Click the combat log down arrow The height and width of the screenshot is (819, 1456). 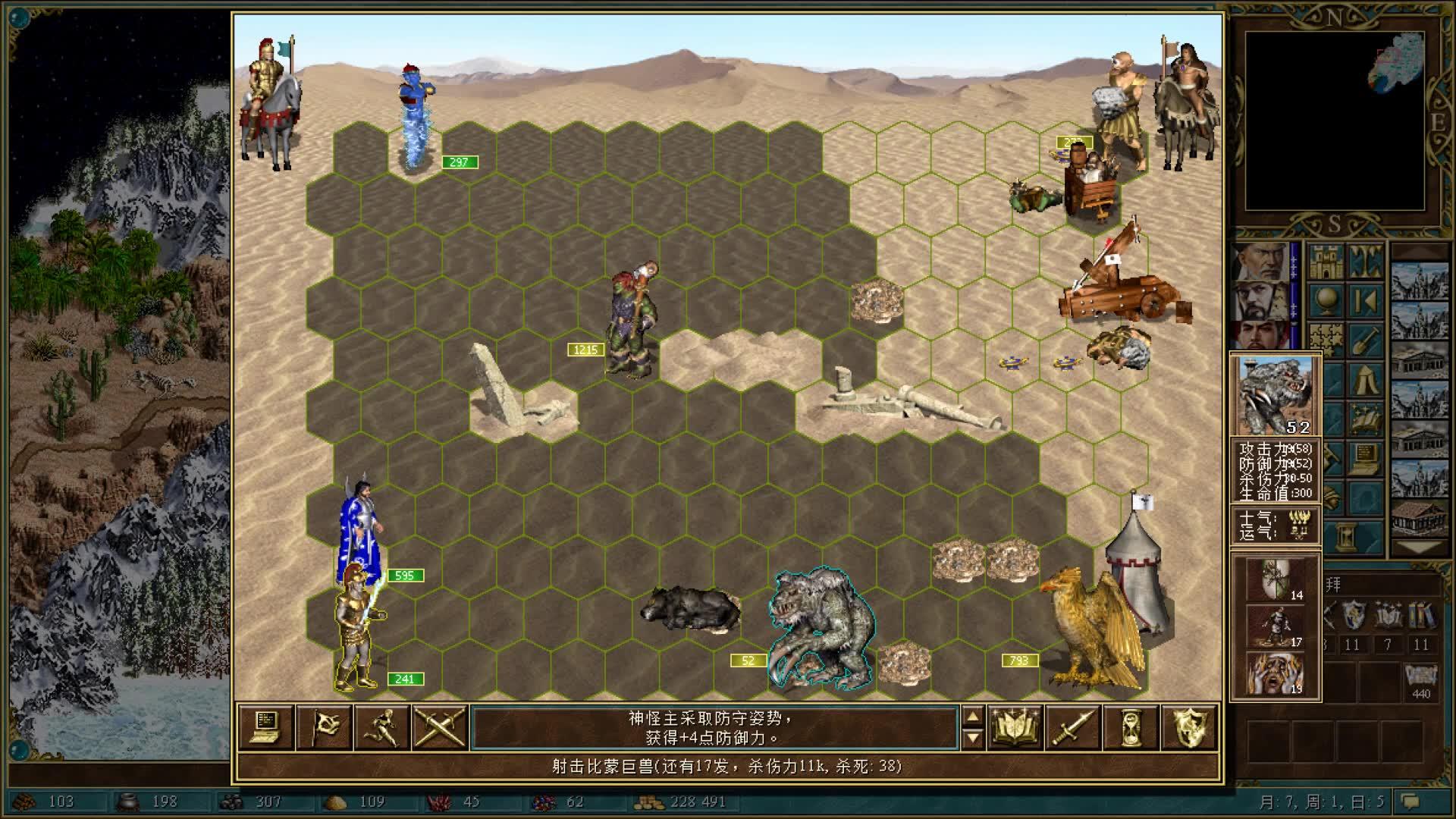point(972,738)
